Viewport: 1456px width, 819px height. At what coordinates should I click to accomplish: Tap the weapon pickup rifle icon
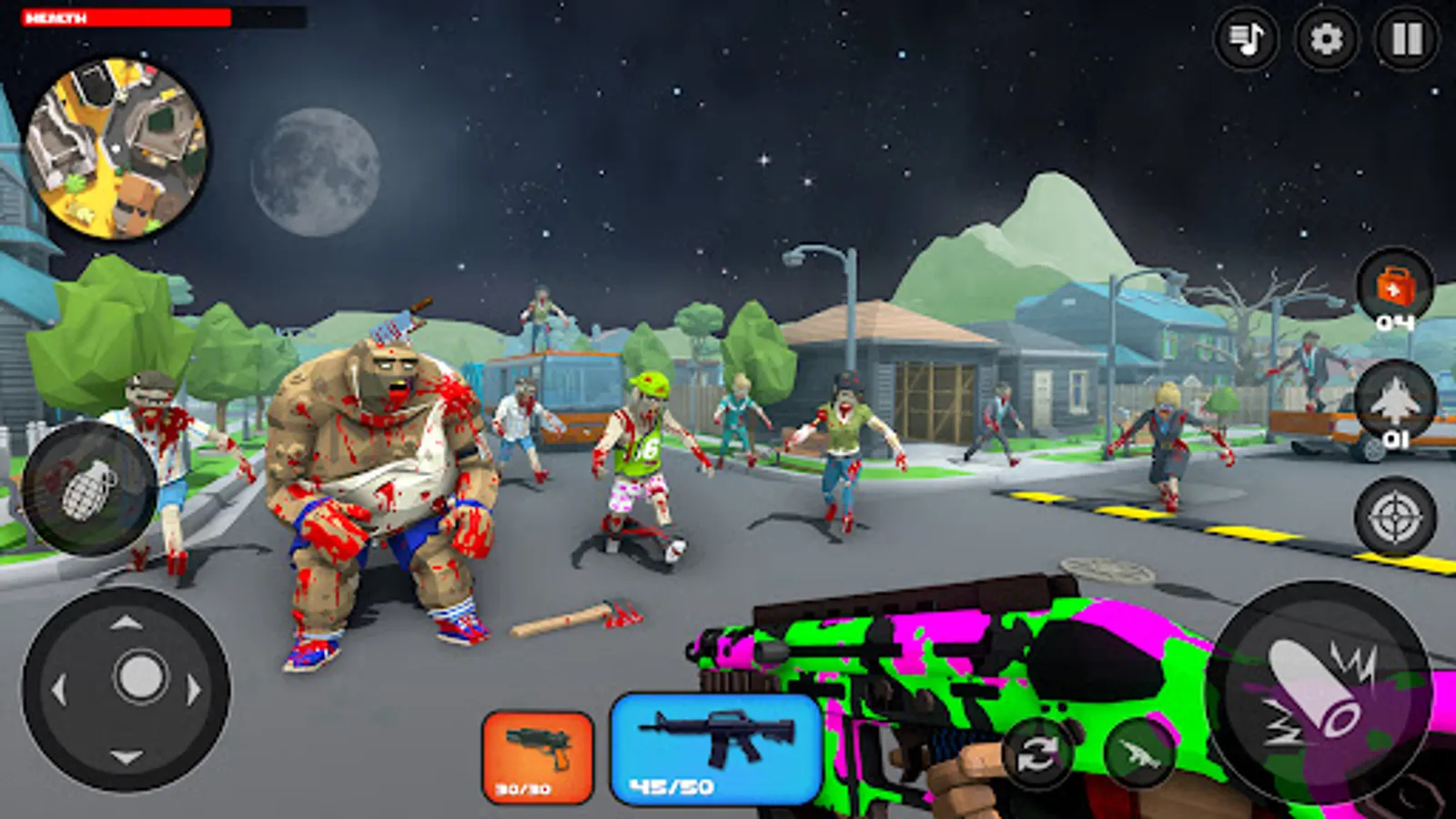1140,753
